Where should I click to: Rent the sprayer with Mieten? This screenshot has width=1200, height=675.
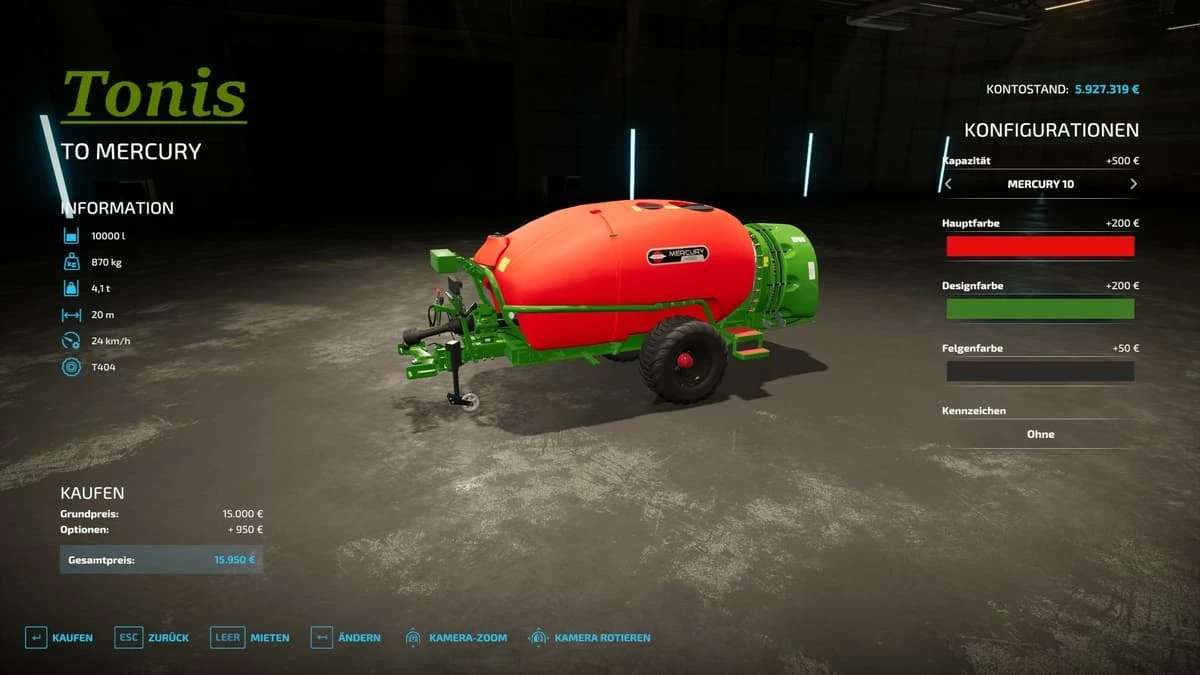[x=251, y=637]
